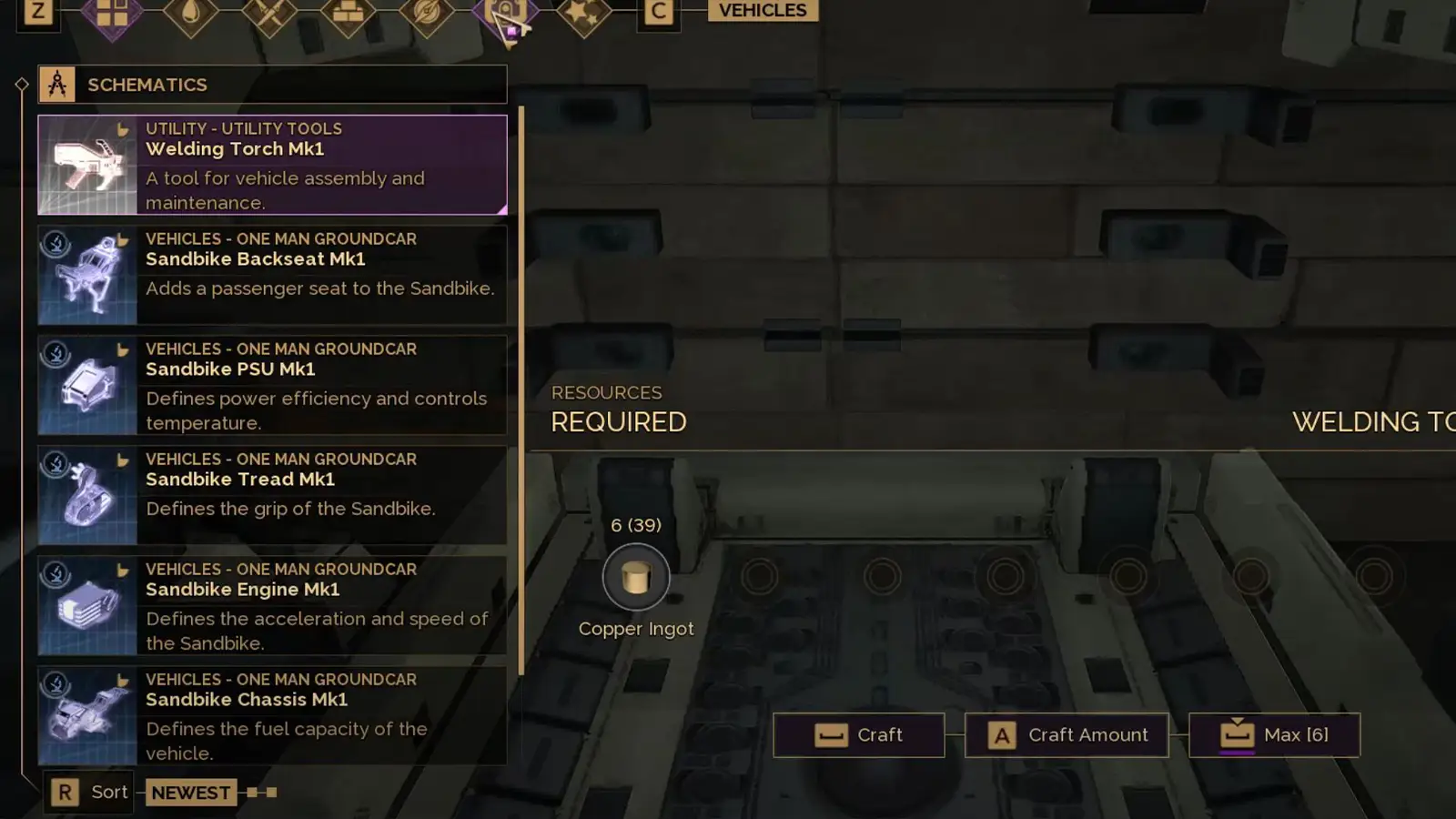Click the Schematics compass header icon

coord(56,85)
